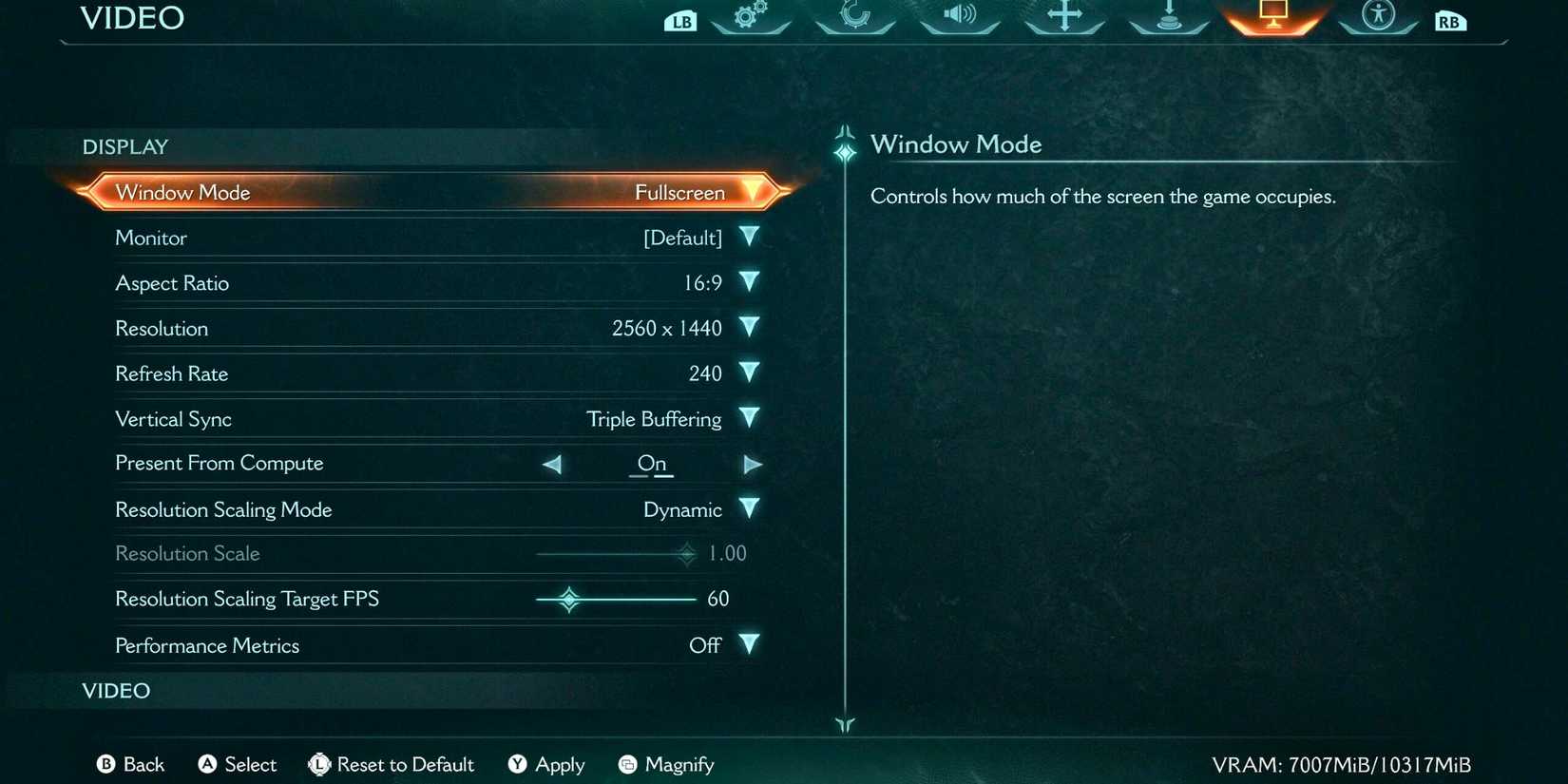Toggle Present From Compute using left arrow
Viewport: 1568px width, 784px height.
click(x=552, y=464)
